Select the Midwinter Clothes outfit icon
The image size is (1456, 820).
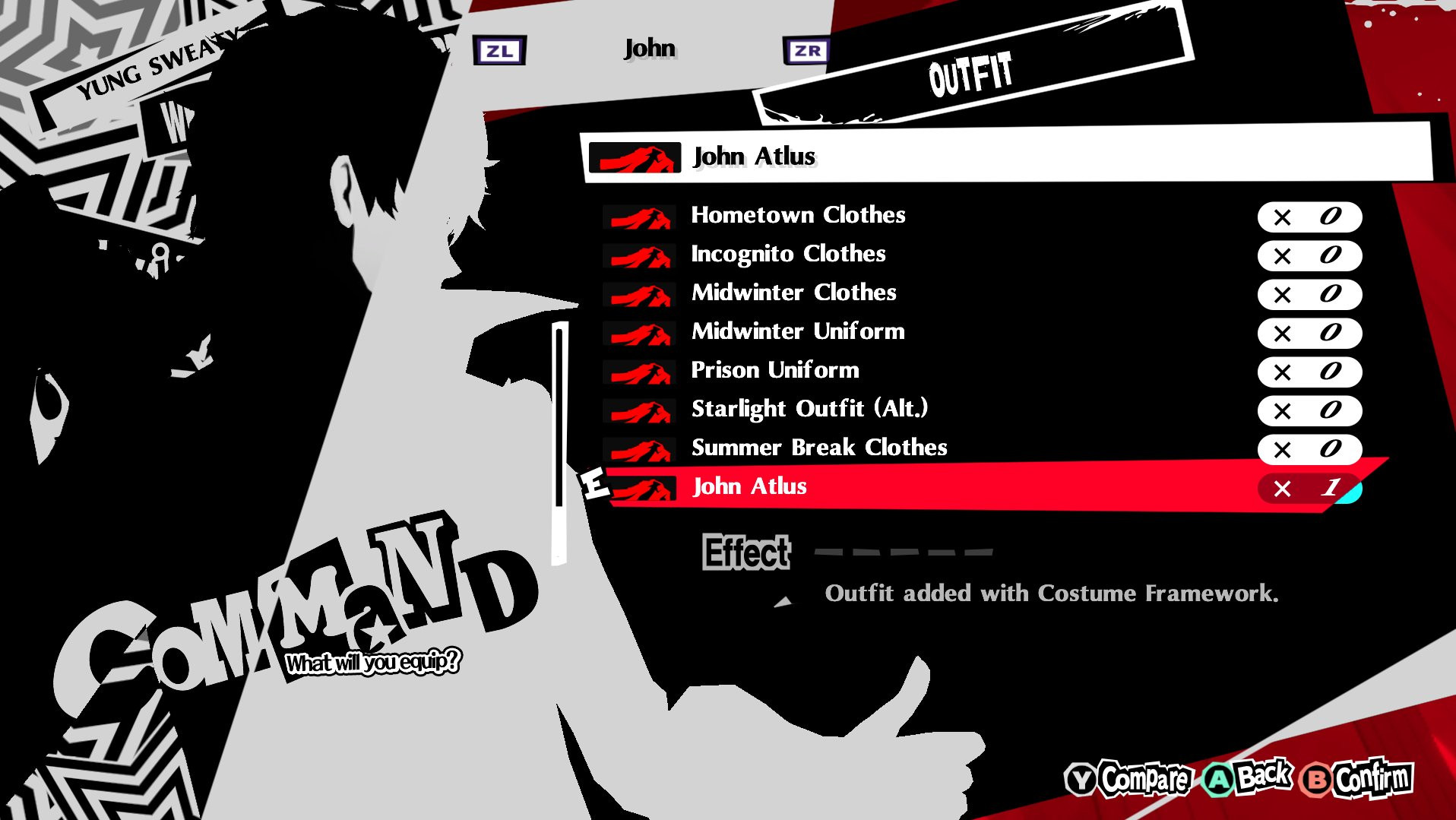(x=639, y=295)
